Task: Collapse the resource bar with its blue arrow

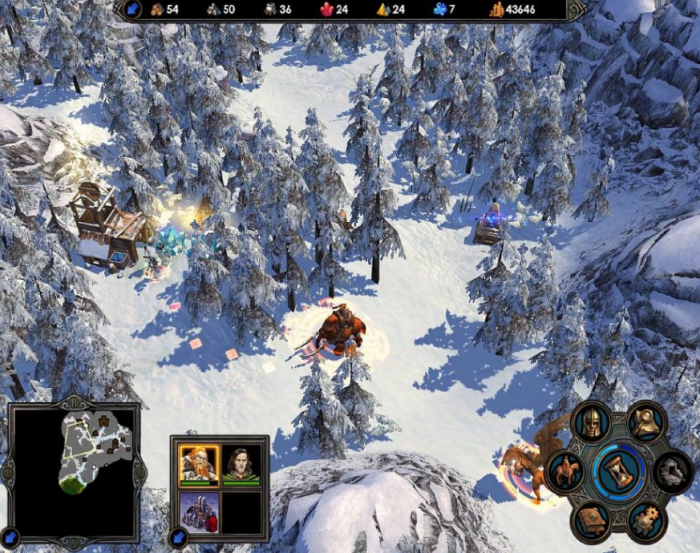Action: click(132, 9)
